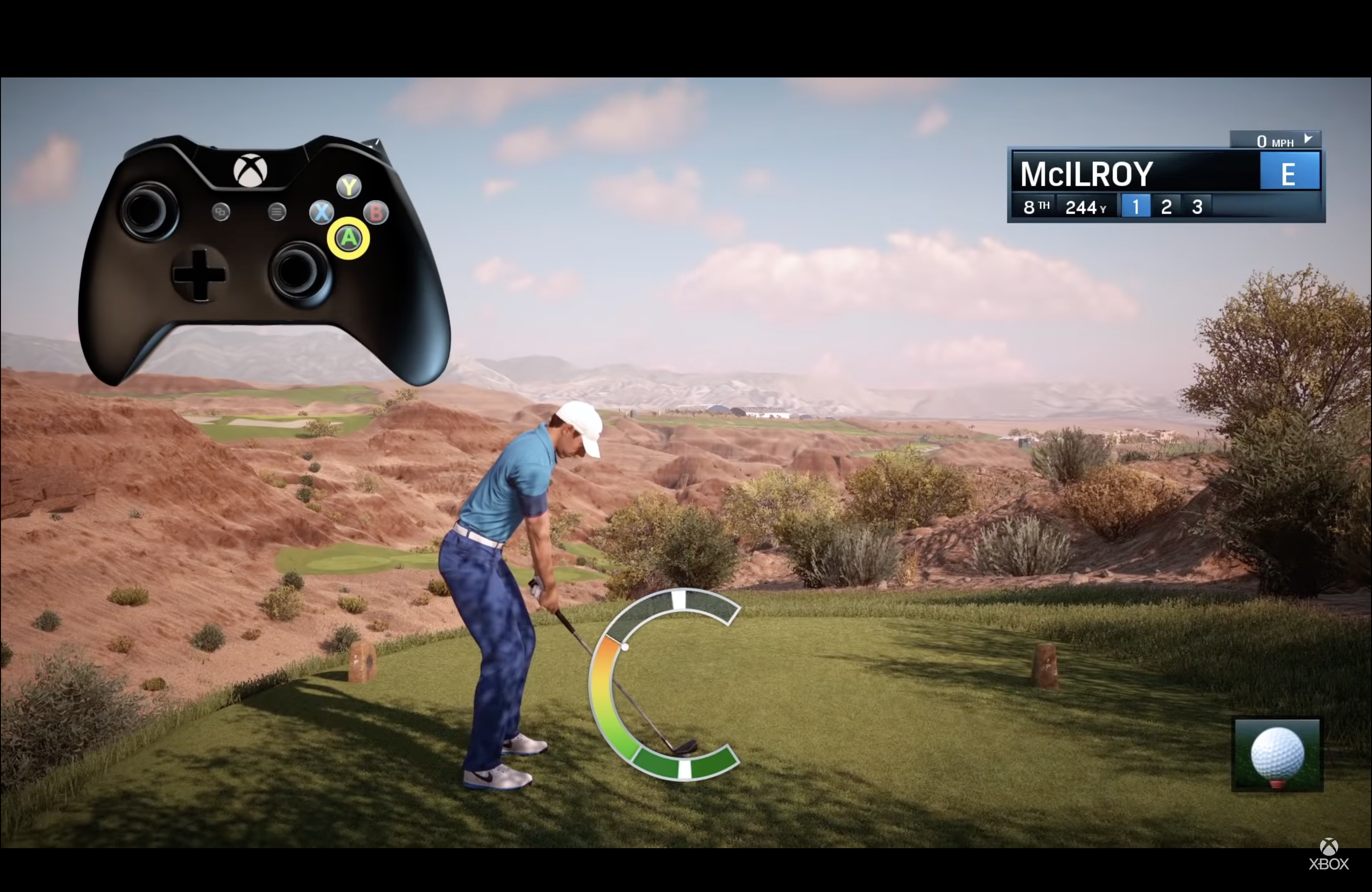The image size is (1372, 892).
Task: Switch to round 2 on the scoreboard
Action: coord(1166,206)
